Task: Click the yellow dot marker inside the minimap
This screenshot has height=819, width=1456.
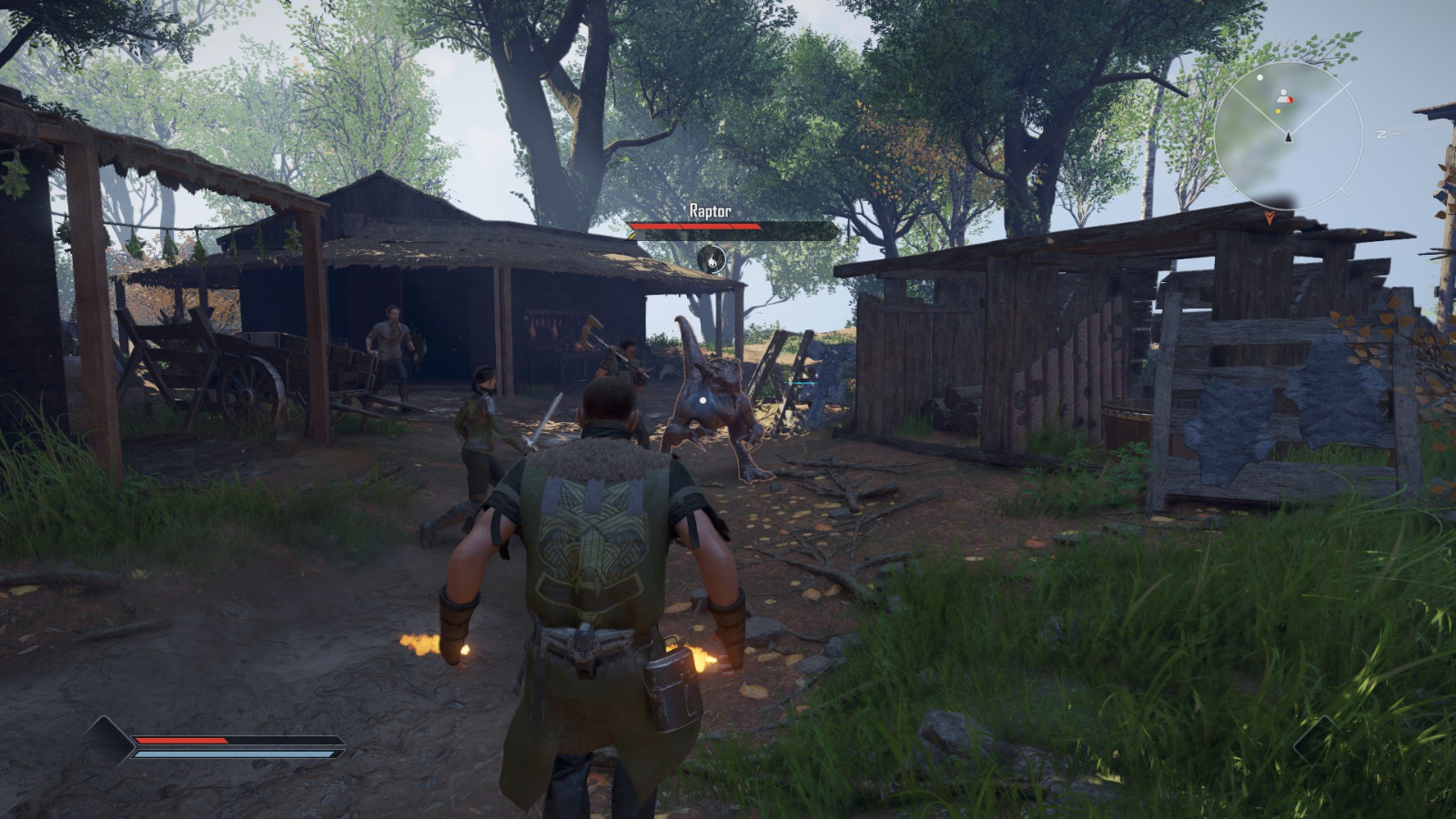Action: click(1278, 111)
